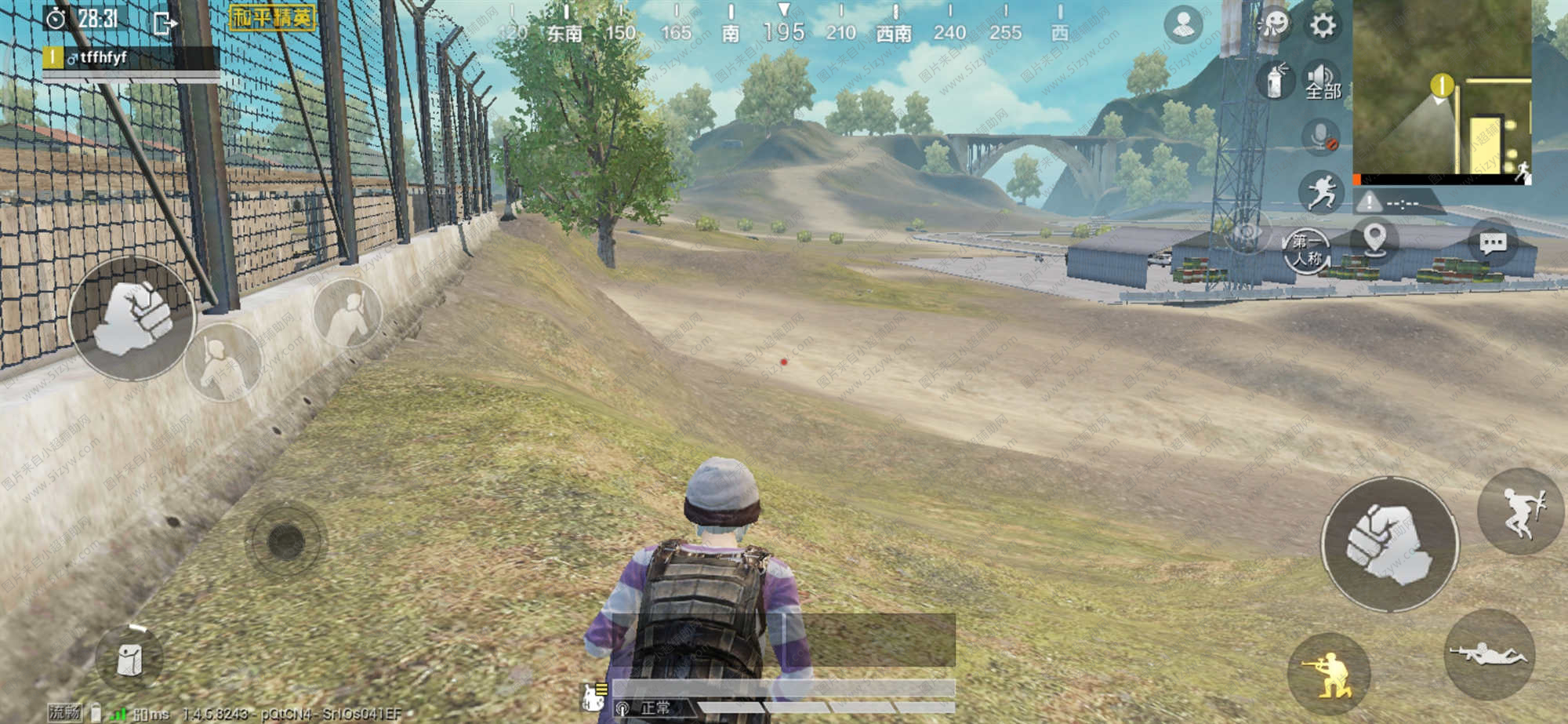1568x724 pixels.
Task: Toggle the microphone voice chat
Action: coord(1321,136)
